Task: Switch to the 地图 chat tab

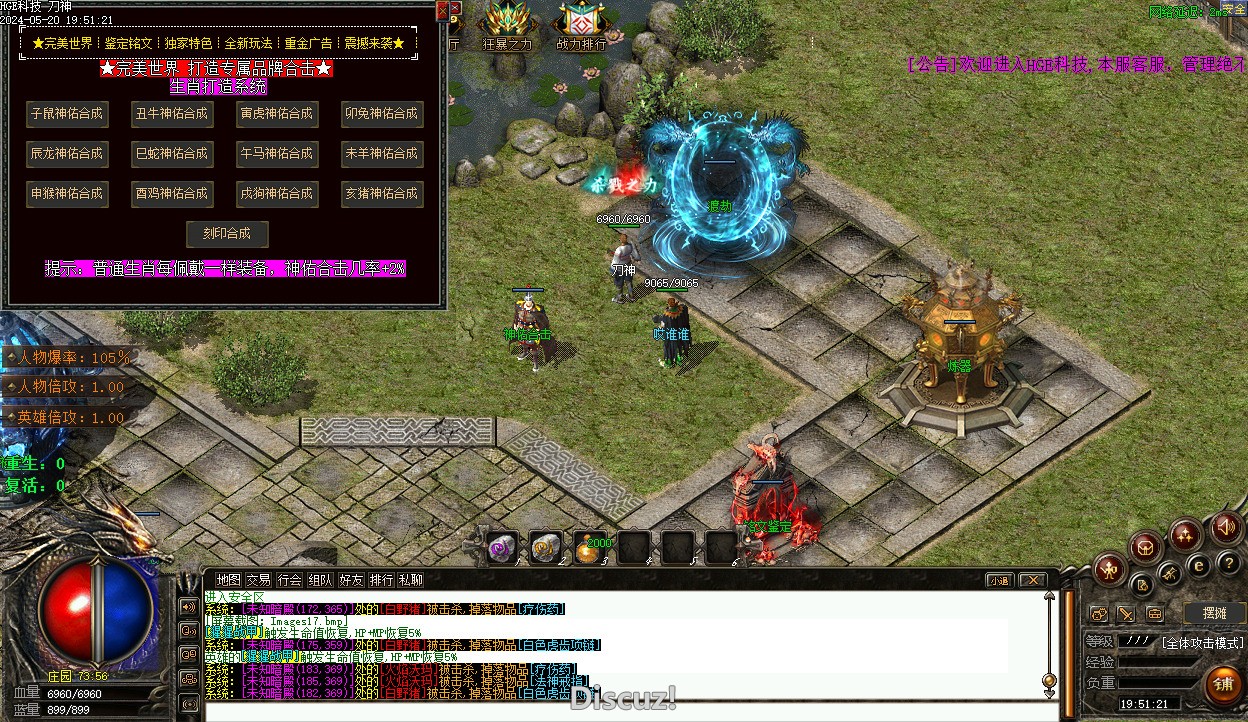Action: point(229,580)
